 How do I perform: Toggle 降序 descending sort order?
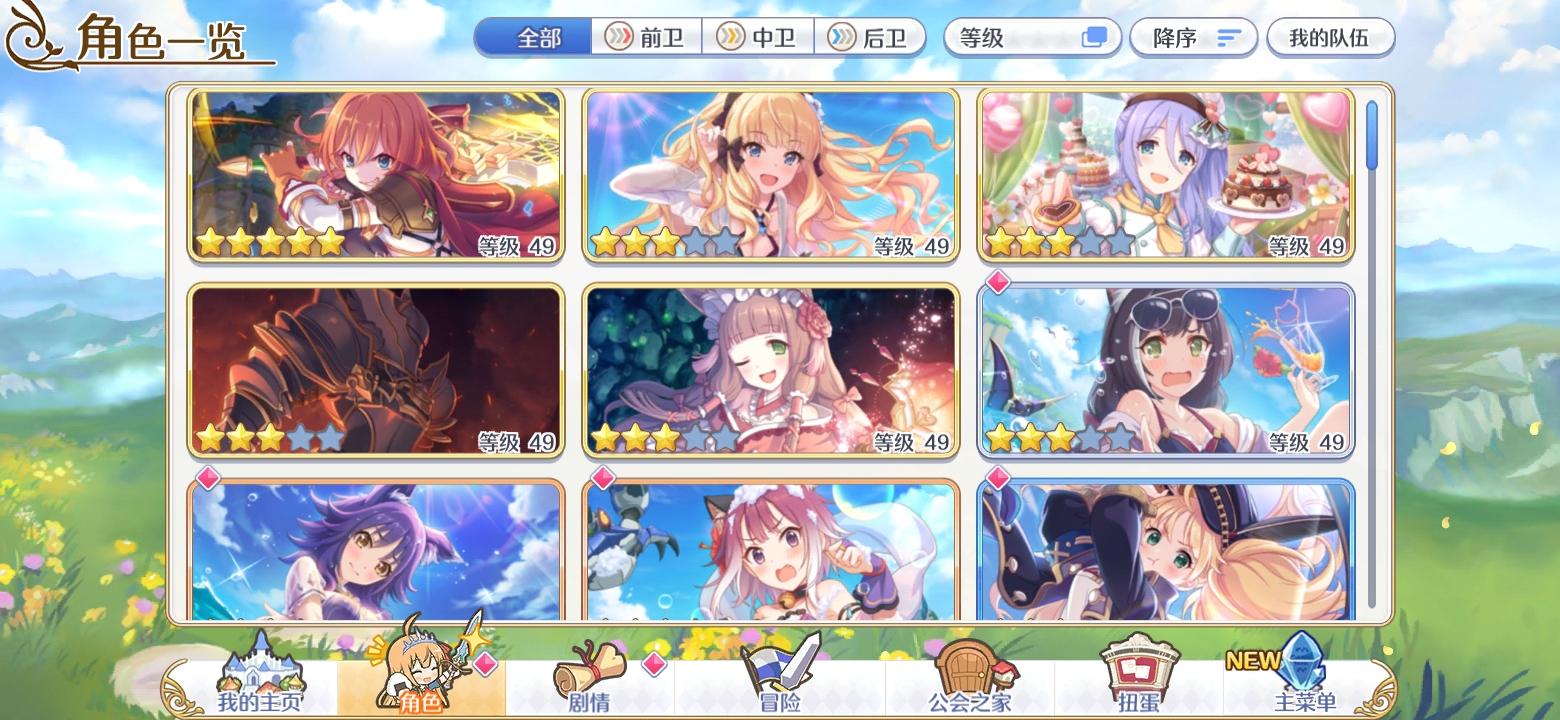coord(1193,38)
